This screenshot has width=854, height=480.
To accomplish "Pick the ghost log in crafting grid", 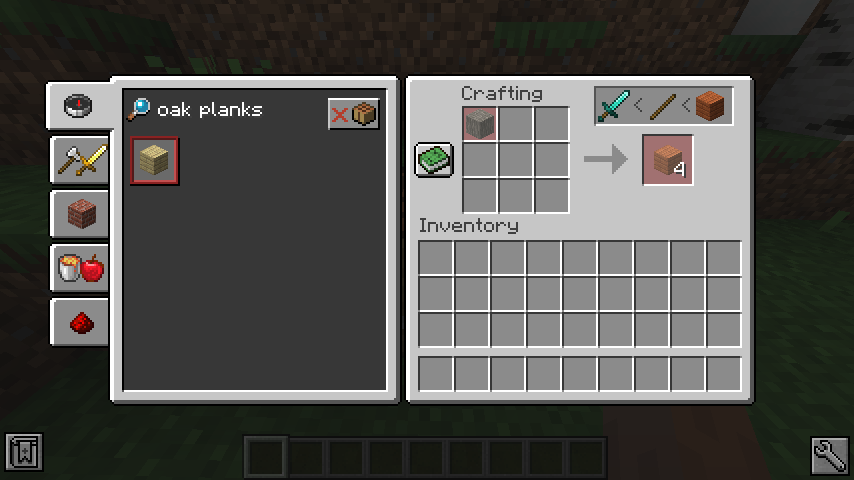I will coord(480,124).
